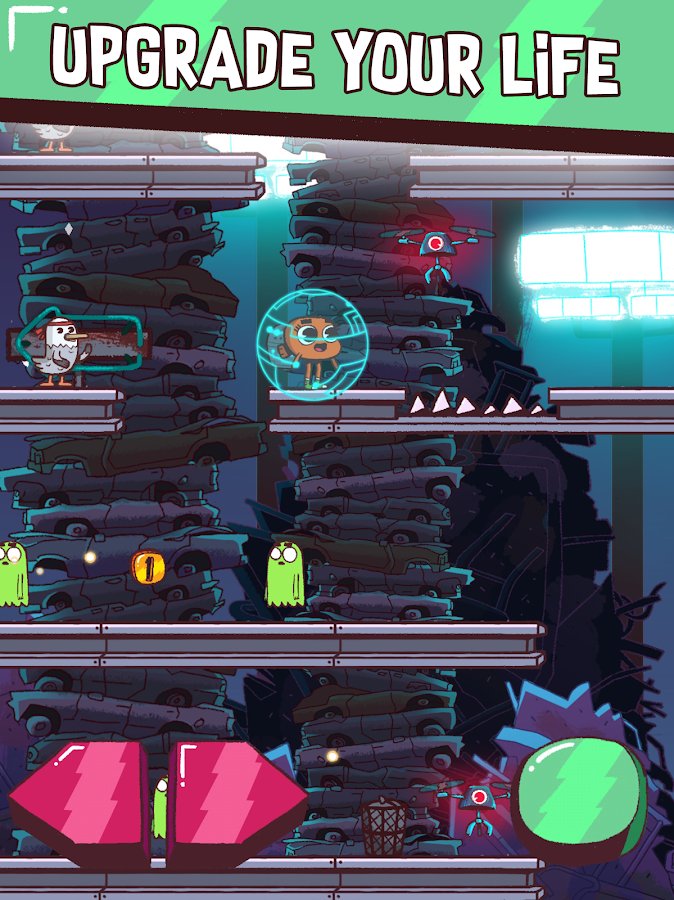Tap the pink left arrow move button
674x900 pixels.
tap(82, 800)
